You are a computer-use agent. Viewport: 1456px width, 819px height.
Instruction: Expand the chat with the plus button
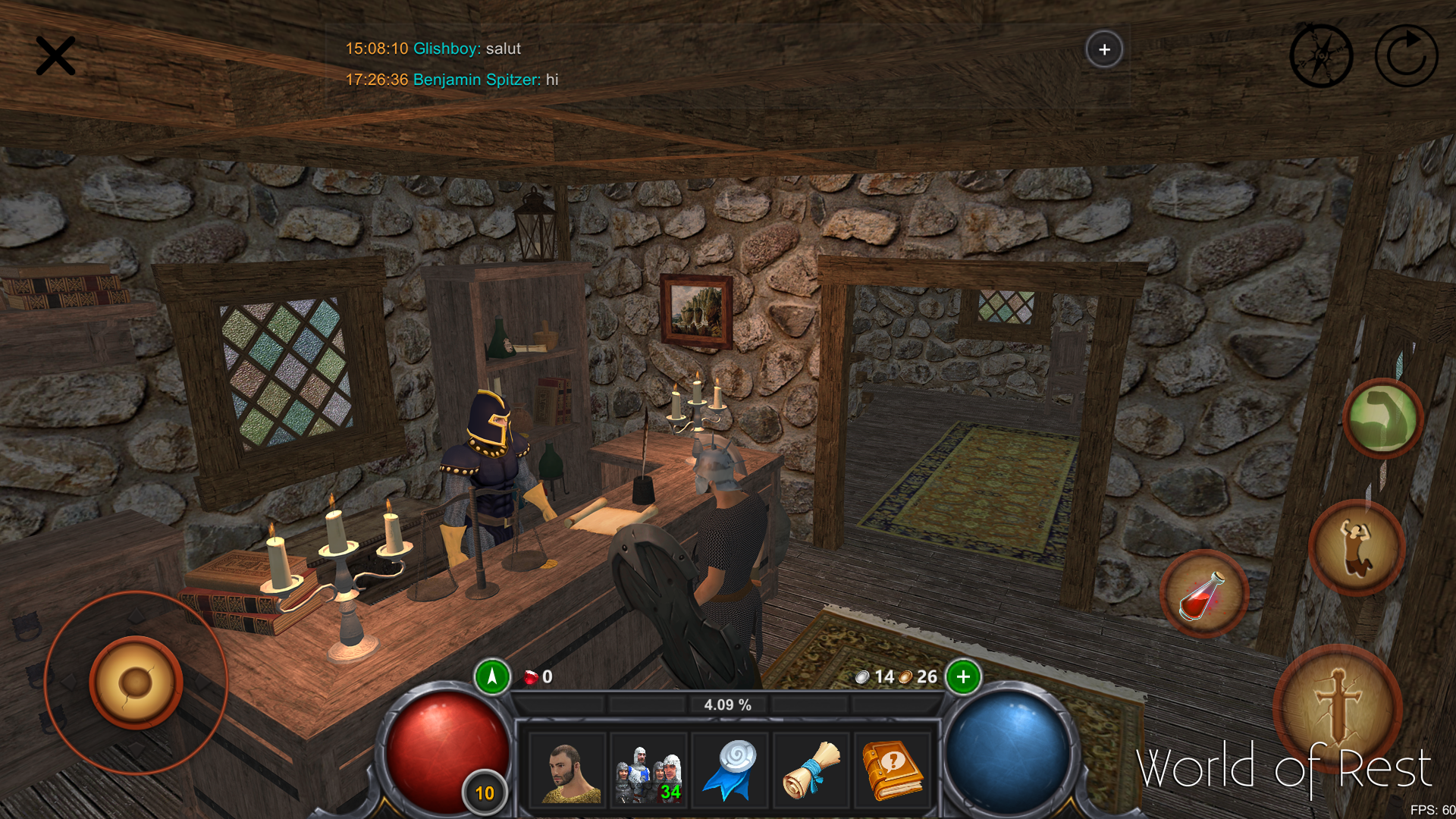pyautogui.click(x=1104, y=49)
